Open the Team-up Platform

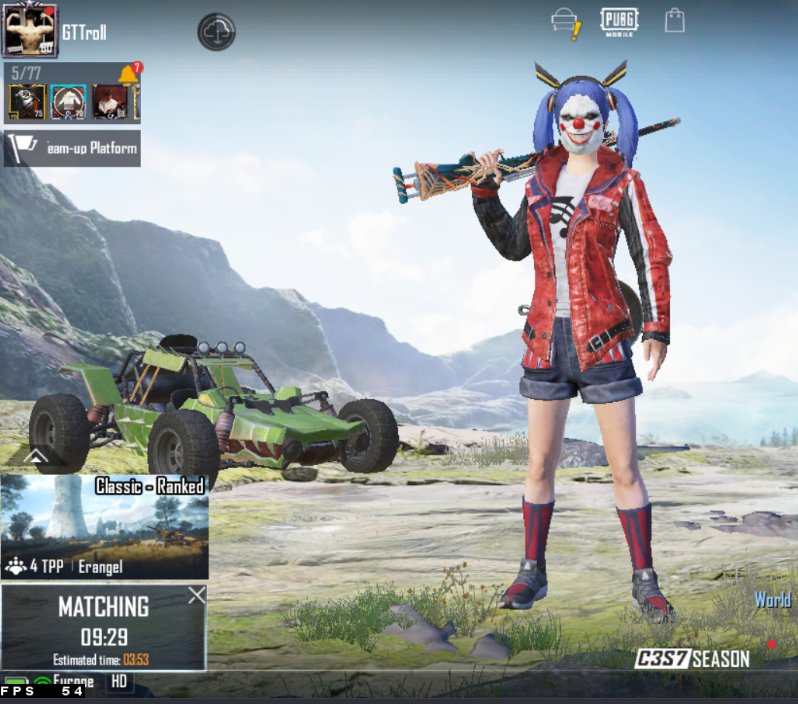72,148
